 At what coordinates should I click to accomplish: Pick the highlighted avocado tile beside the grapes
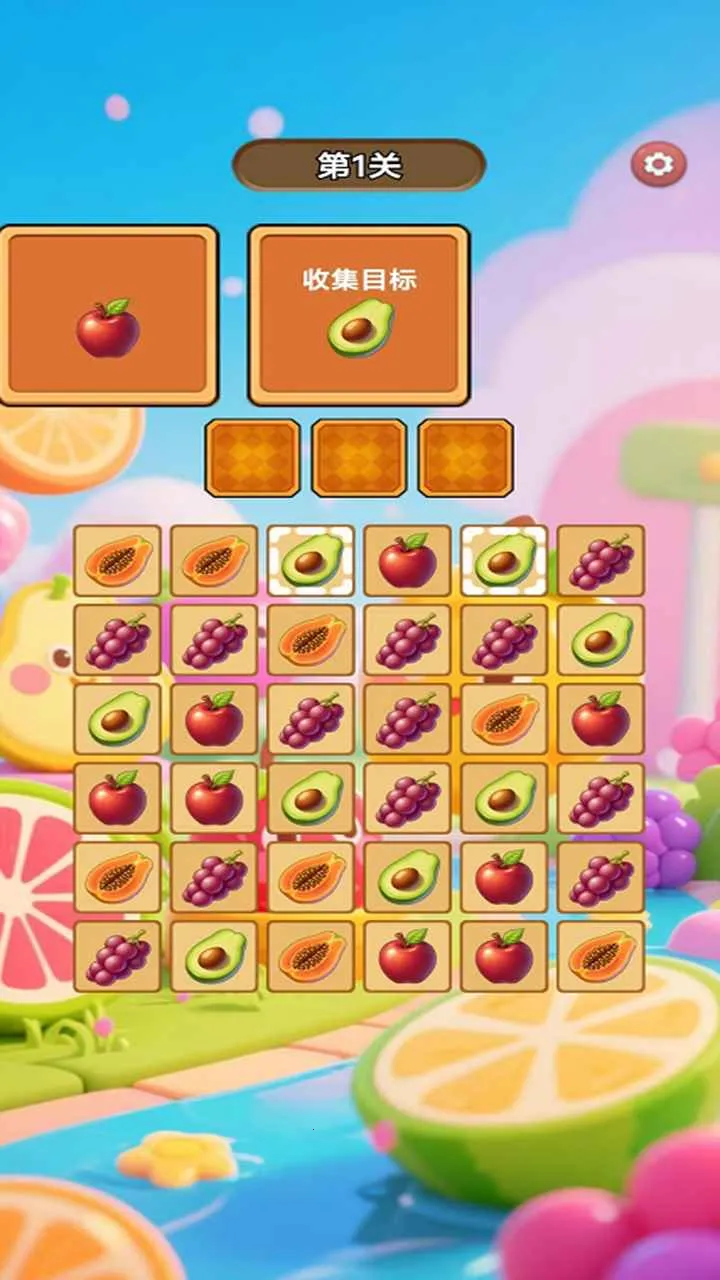(x=504, y=561)
